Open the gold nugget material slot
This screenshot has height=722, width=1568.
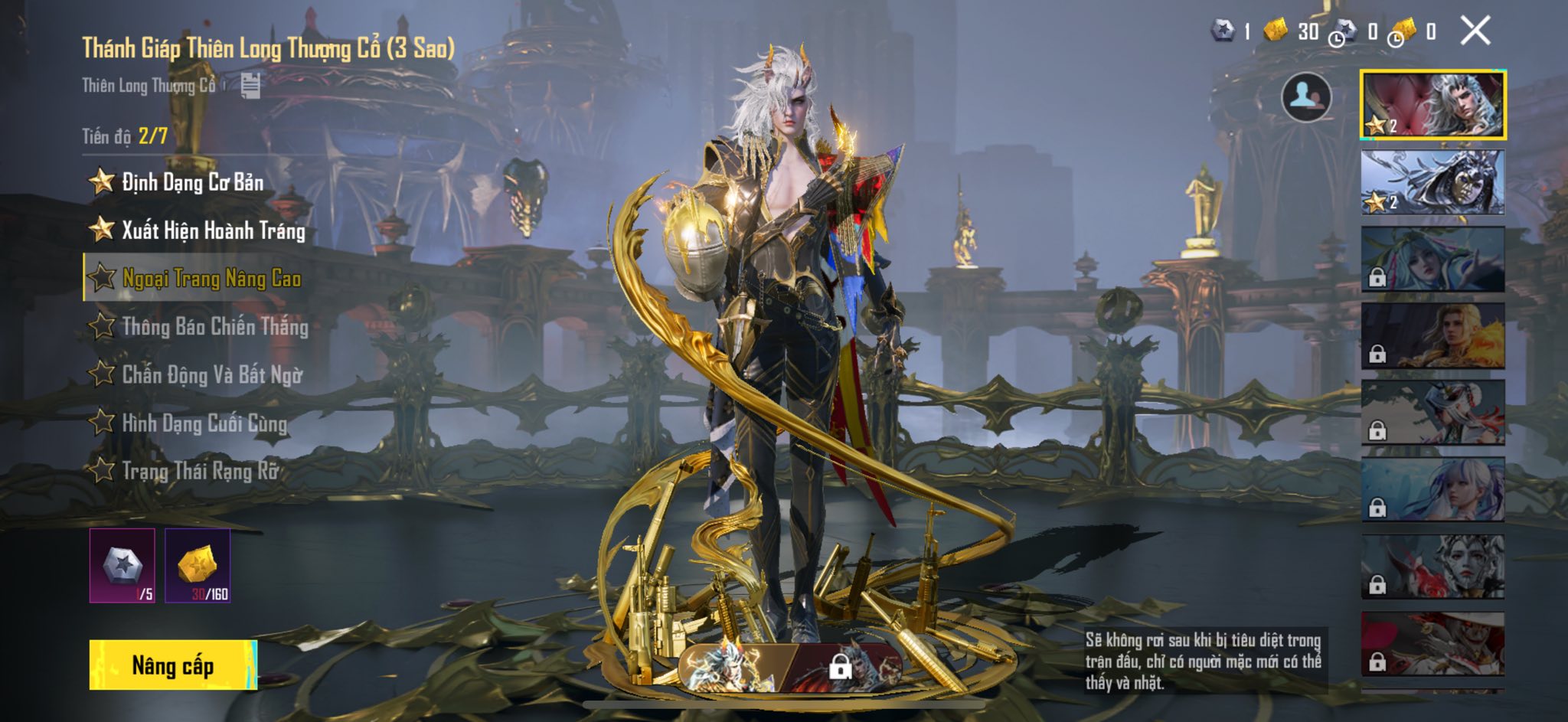[198, 565]
